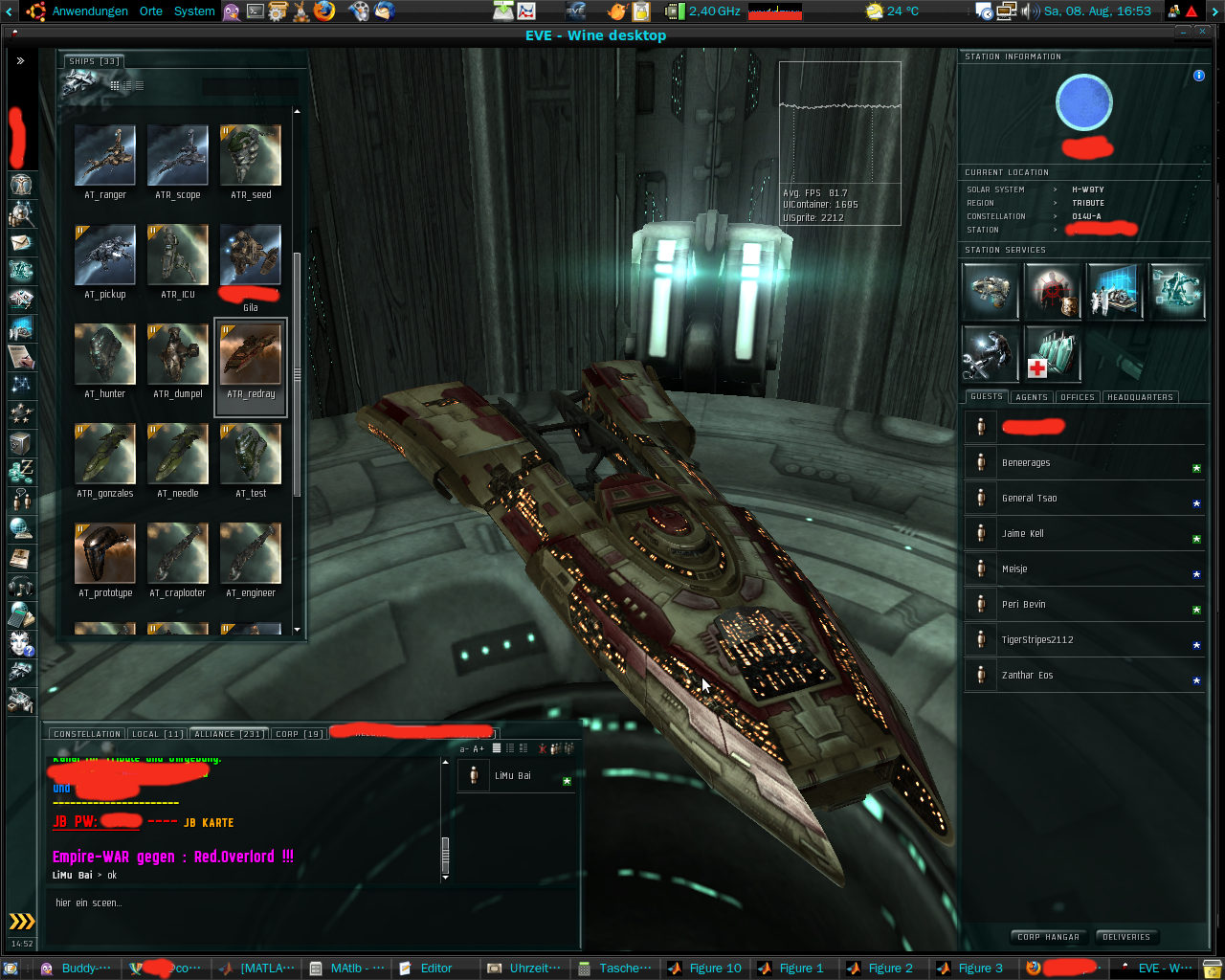
Task: Open the Bounty Office station service
Action: pyautogui.click(x=1052, y=292)
